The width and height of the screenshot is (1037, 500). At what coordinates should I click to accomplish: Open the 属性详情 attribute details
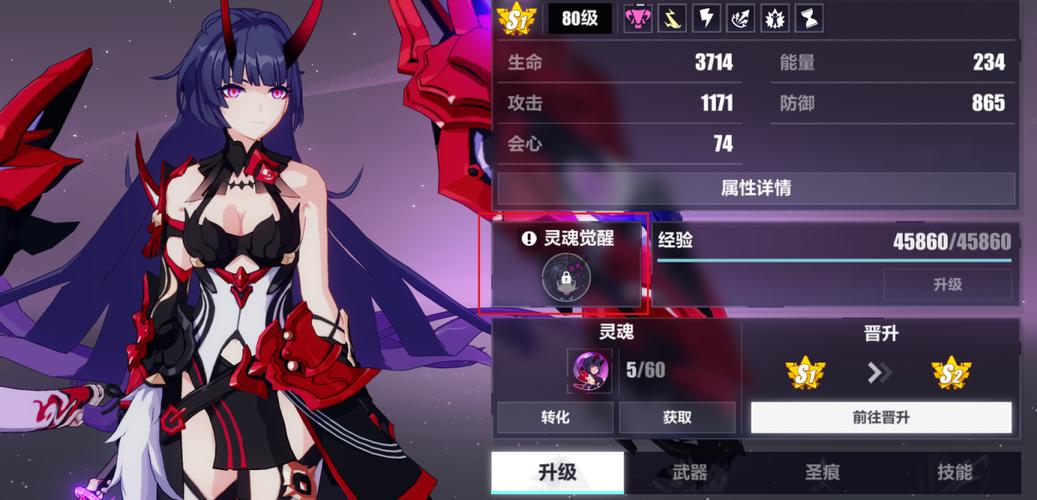pos(755,188)
